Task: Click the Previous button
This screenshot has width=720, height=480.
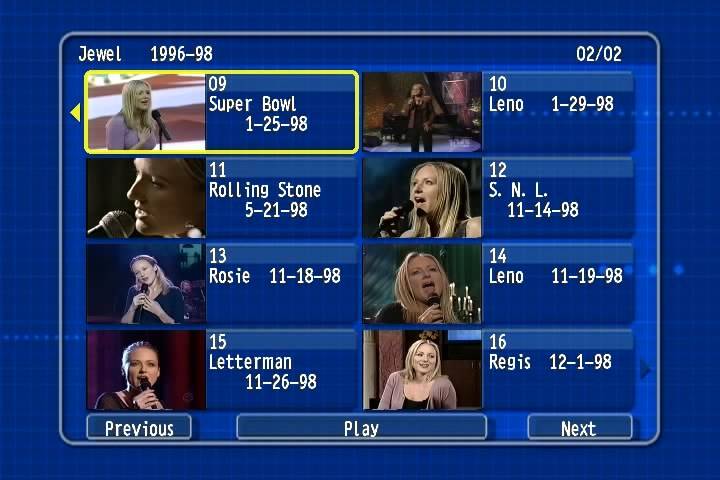Action: point(139,428)
